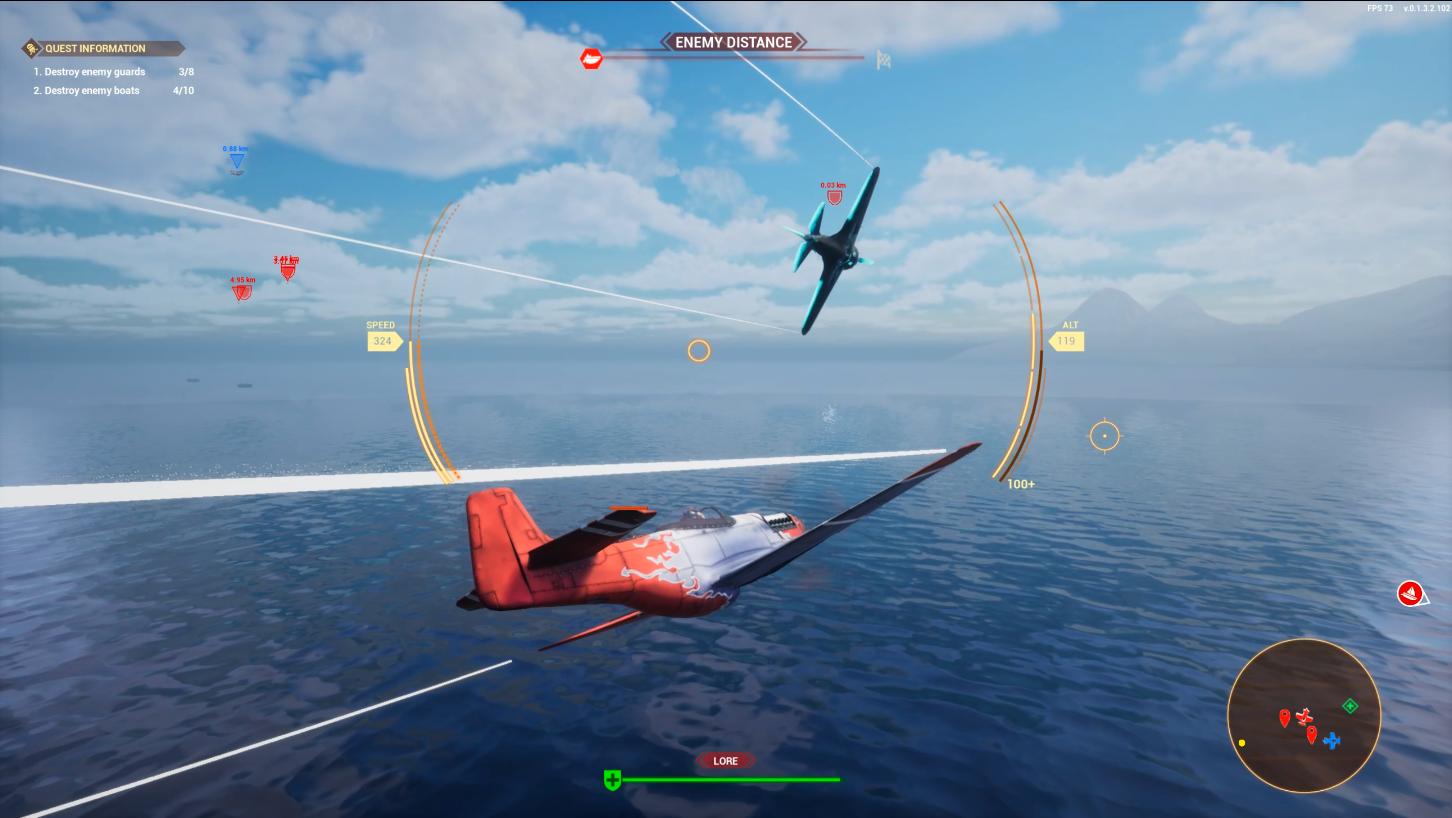The width and height of the screenshot is (1452, 818).
Task: Click the LORE label above the health bar
Action: [725, 761]
